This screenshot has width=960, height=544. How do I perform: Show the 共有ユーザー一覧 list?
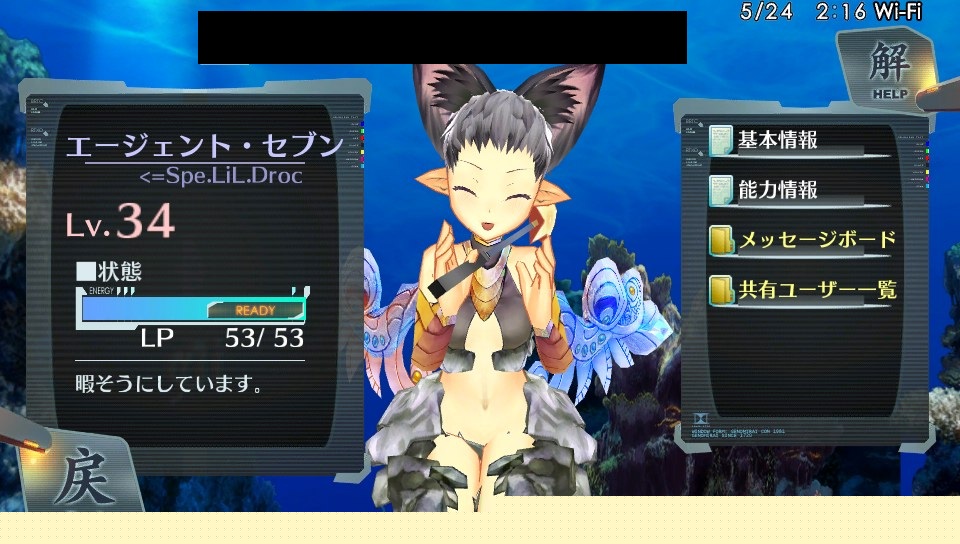pos(802,291)
